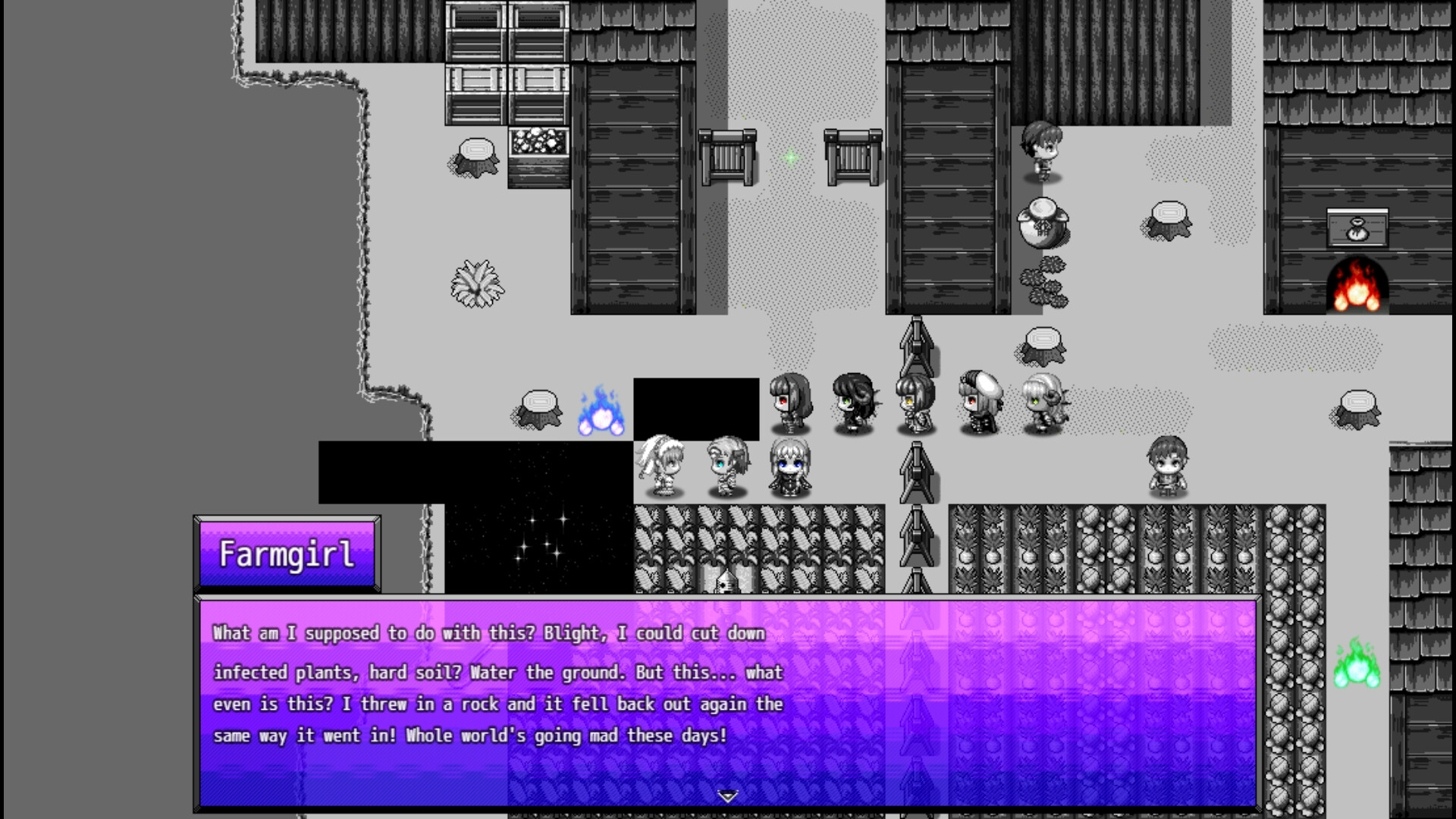The width and height of the screenshot is (1456, 819).
Task: Toggle the red-eyed girl with nun headdress
Action: 978,402
